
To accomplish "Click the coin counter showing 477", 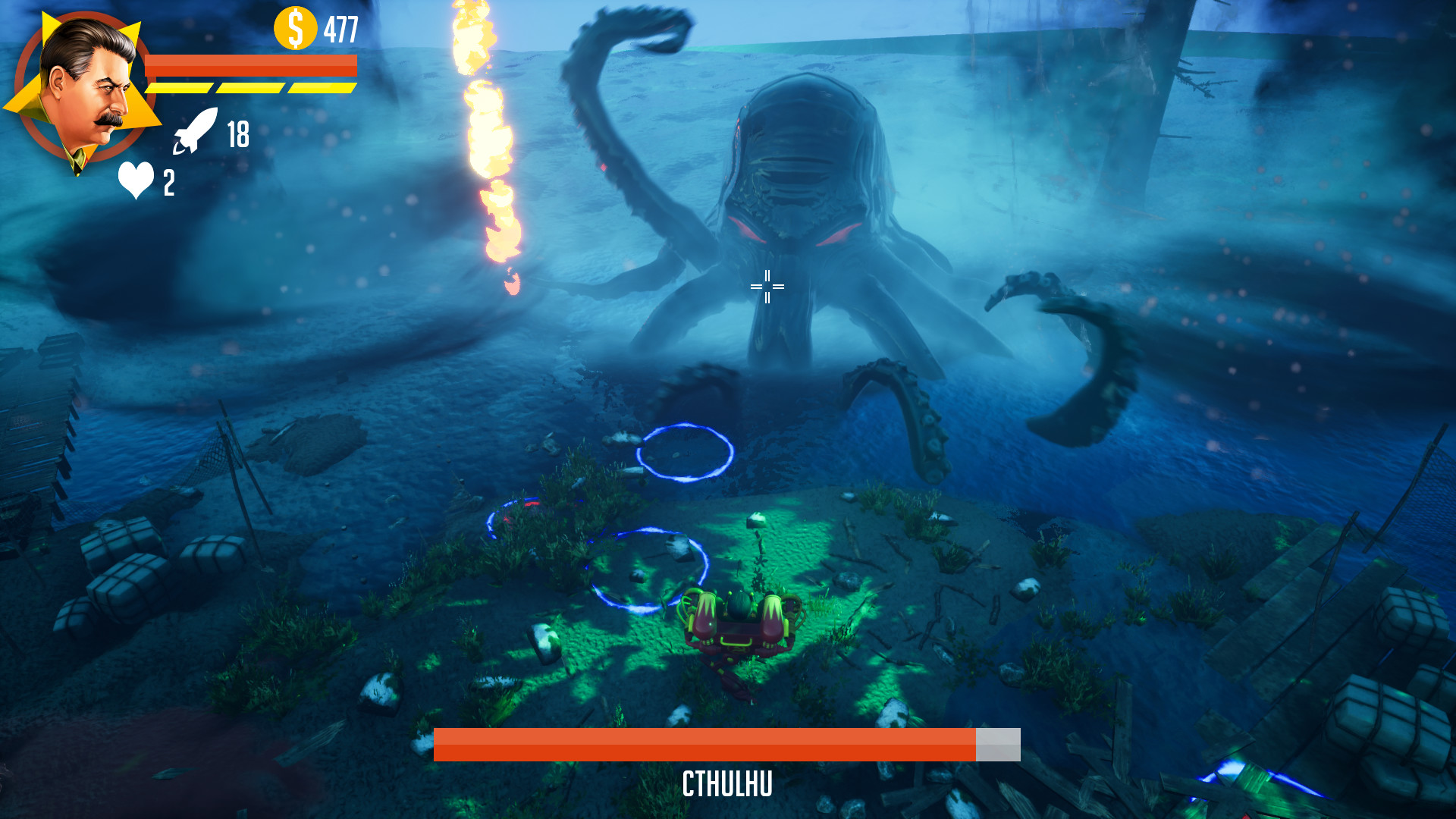I will 341,30.
